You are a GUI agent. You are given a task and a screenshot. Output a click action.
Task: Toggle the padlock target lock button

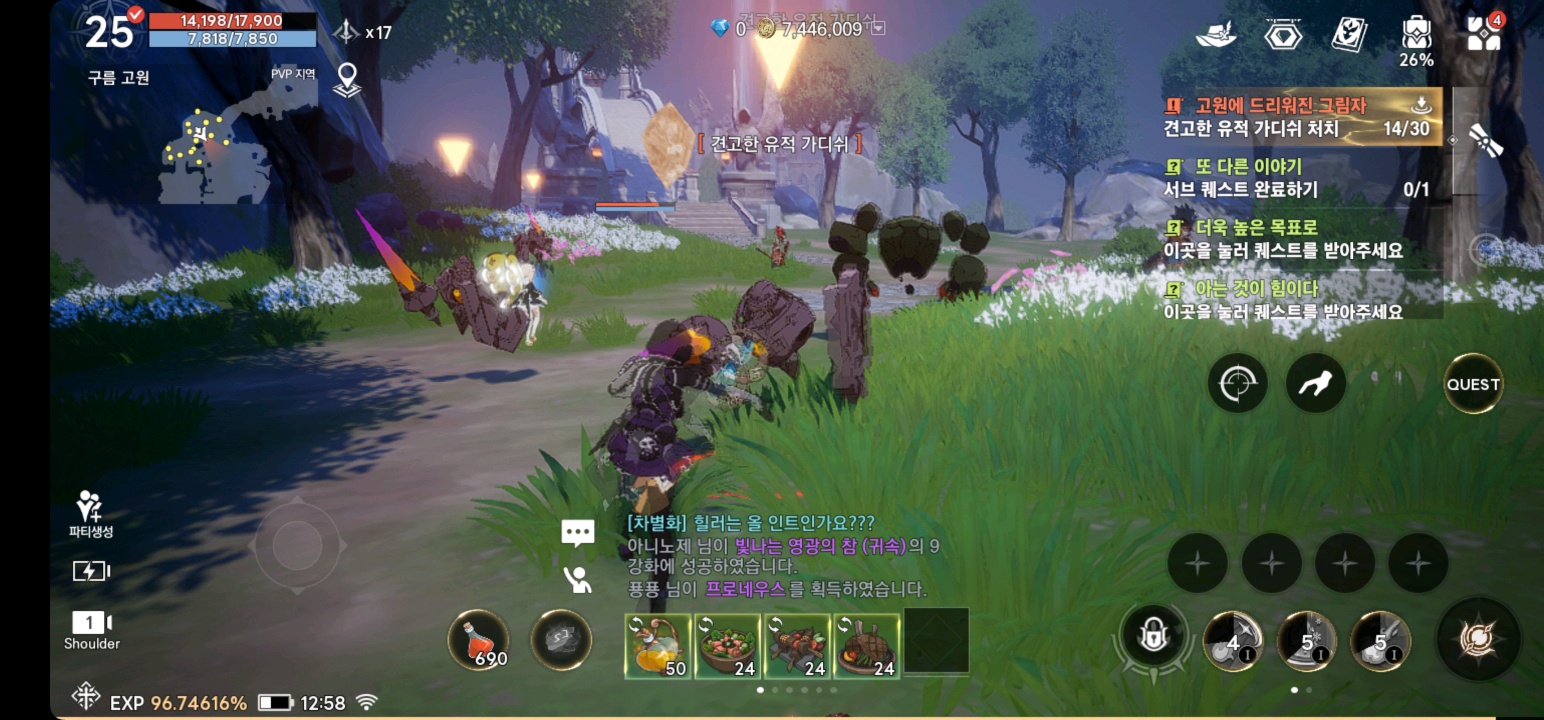click(x=1152, y=637)
